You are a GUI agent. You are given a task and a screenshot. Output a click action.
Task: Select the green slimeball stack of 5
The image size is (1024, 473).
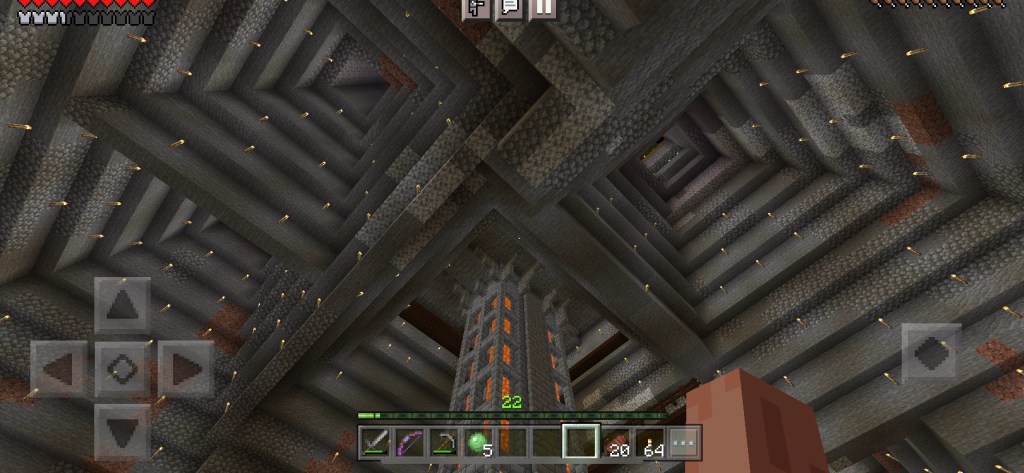click(x=477, y=441)
